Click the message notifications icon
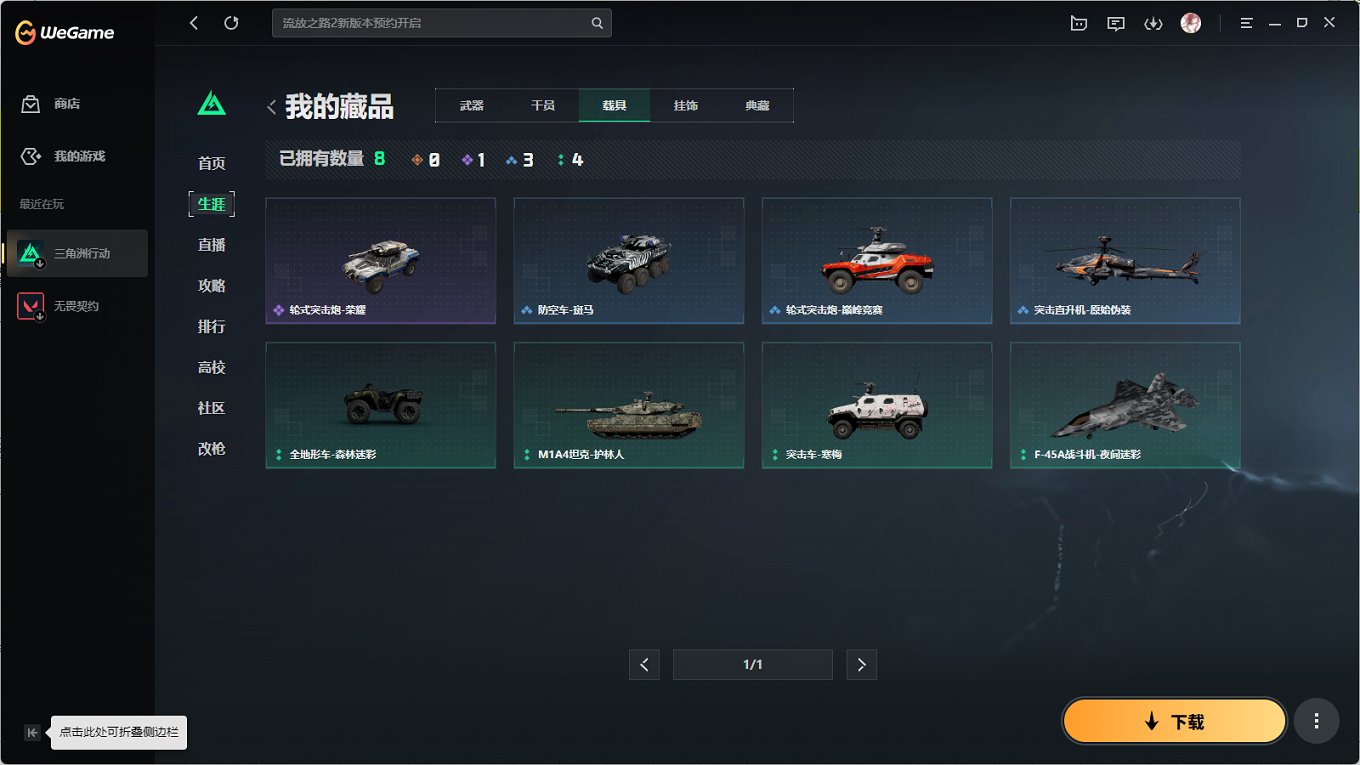1360x765 pixels. point(1115,22)
